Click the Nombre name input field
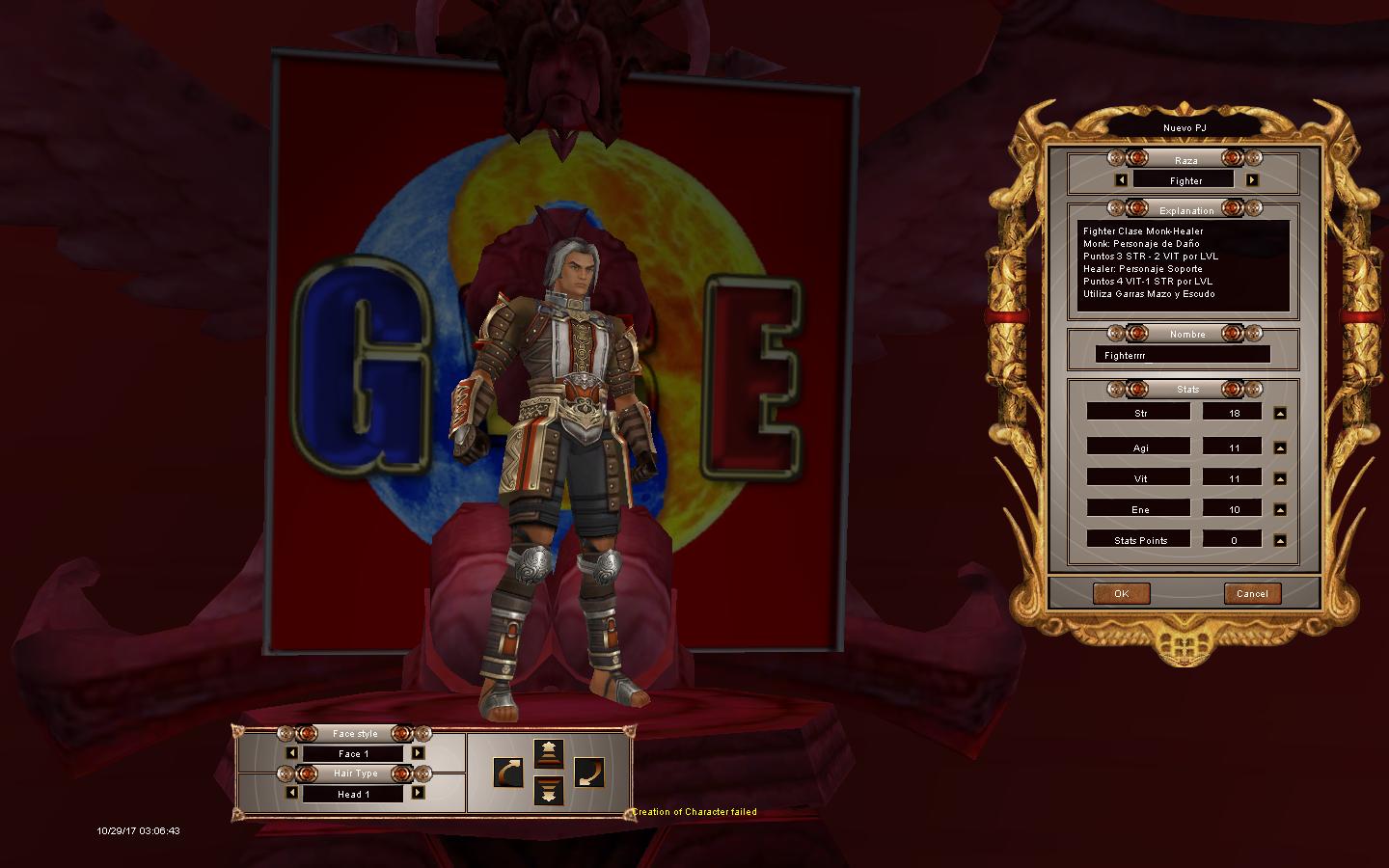The image size is (1389, 868). click(1183, 355)
